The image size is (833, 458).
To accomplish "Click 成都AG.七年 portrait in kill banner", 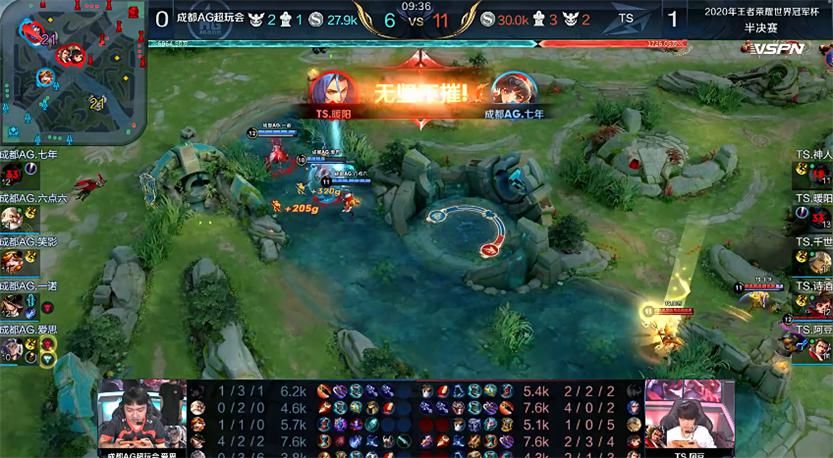I will point(509,90).
